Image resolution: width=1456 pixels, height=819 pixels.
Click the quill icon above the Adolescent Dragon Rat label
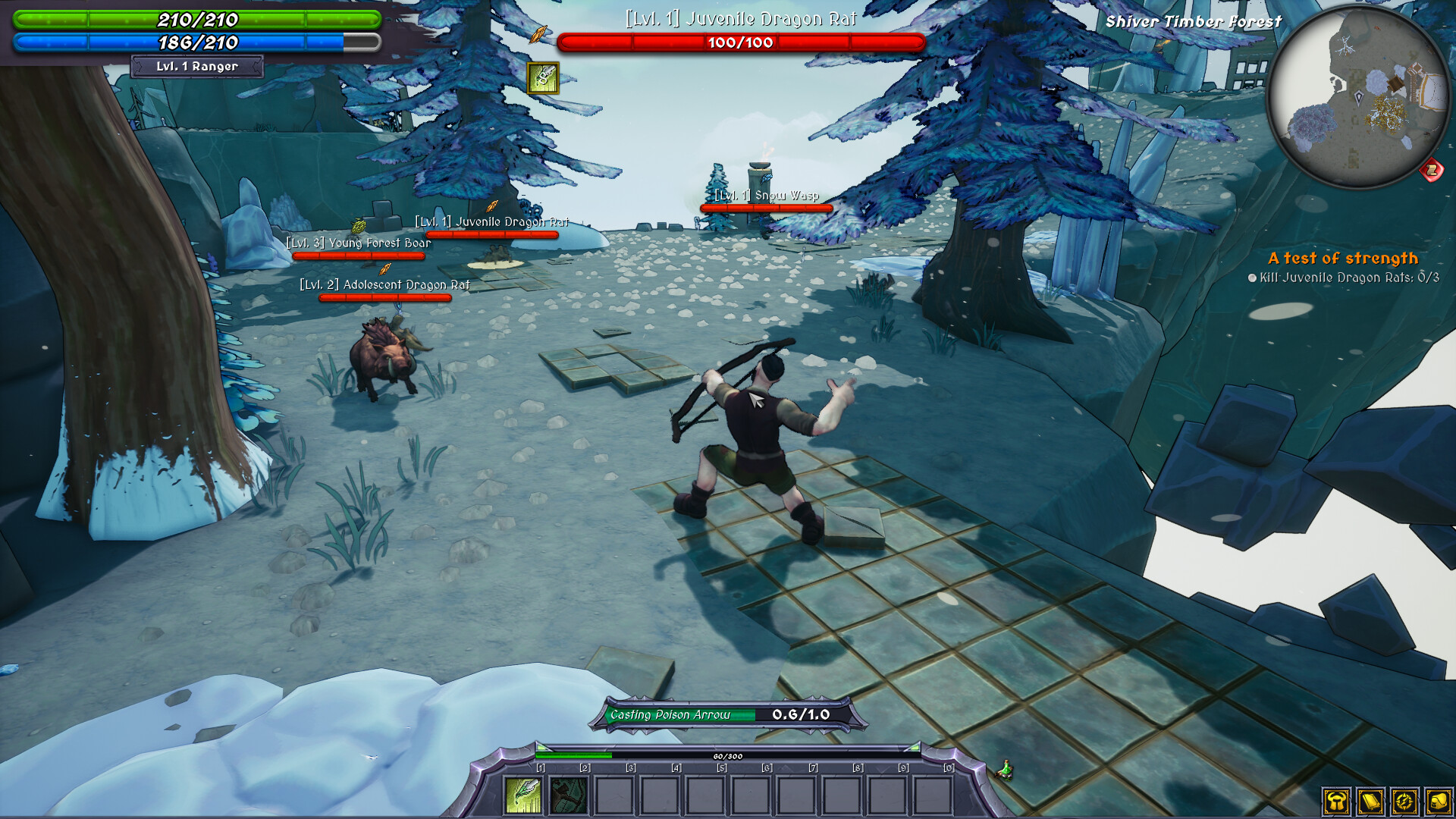pyautogui.click(x=384, y=269)
